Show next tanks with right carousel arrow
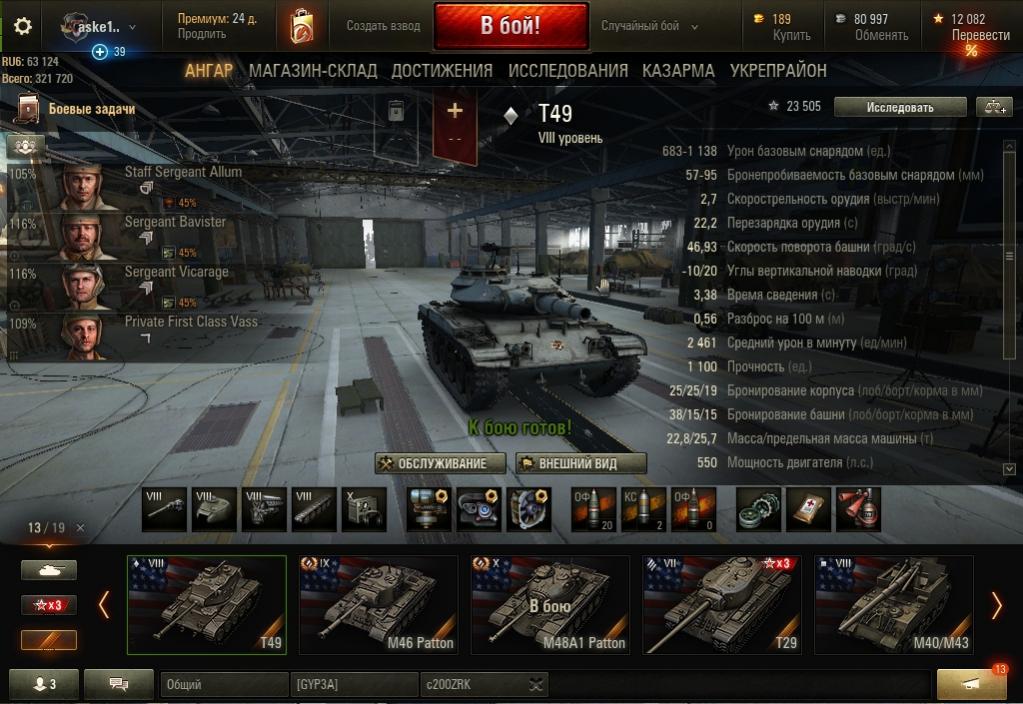The width and height of the screenshot is (1023, 704). coord(996,605)
